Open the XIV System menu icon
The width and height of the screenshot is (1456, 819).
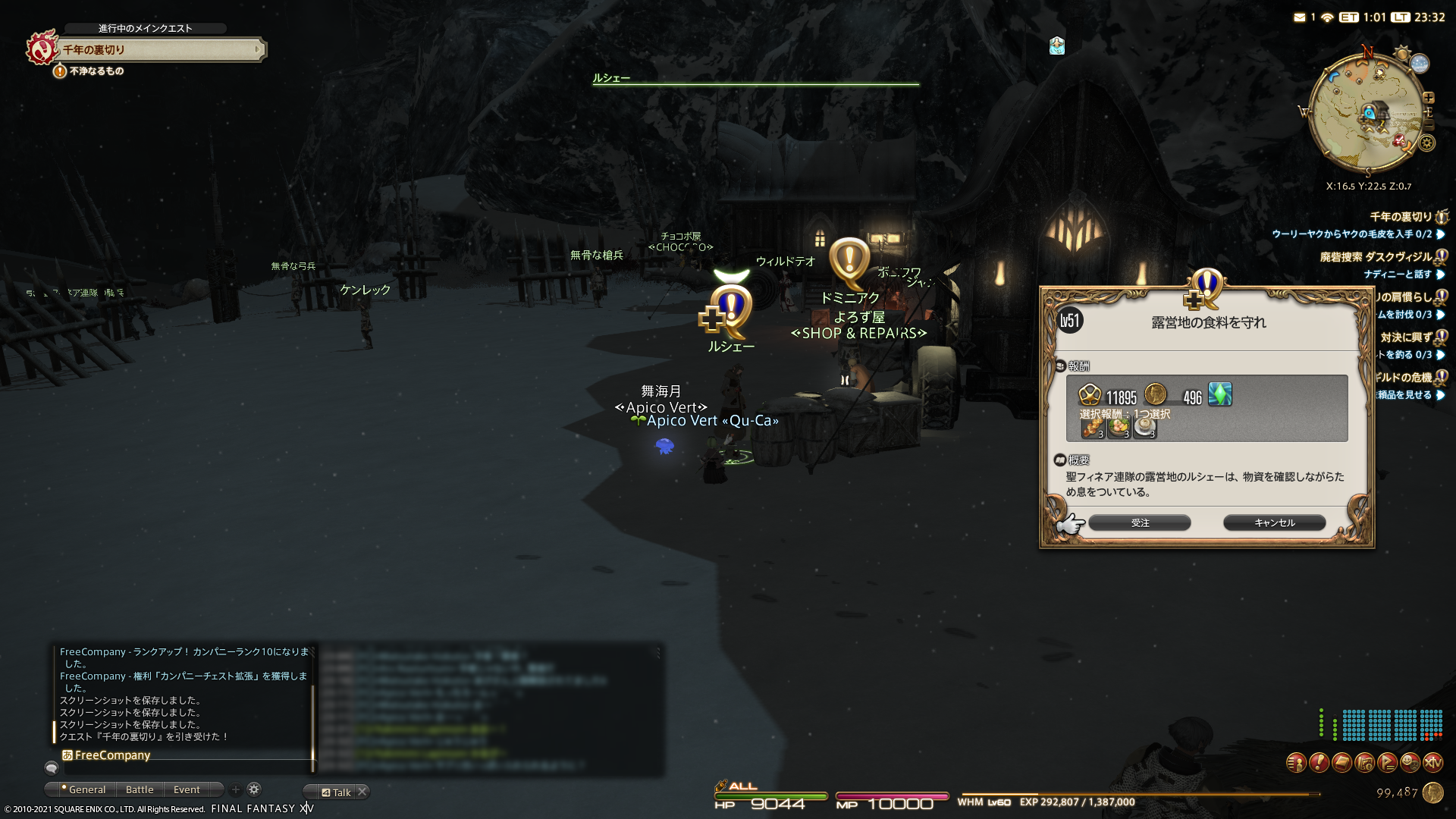[x=1432, y=763]
